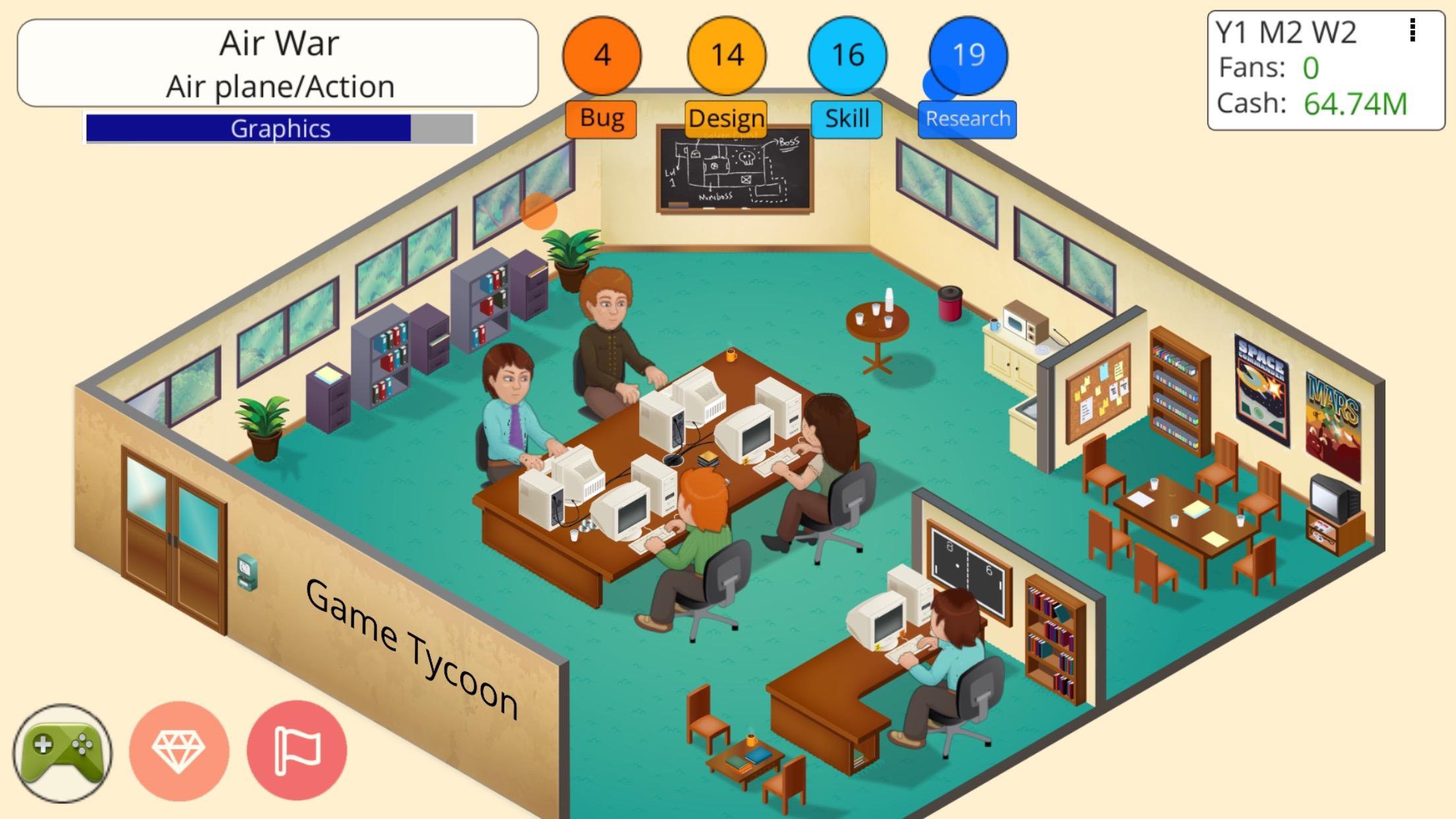The image size is (1456, 819).
Task: Toggle the Skill label tag
Action: tap(847, 119)
